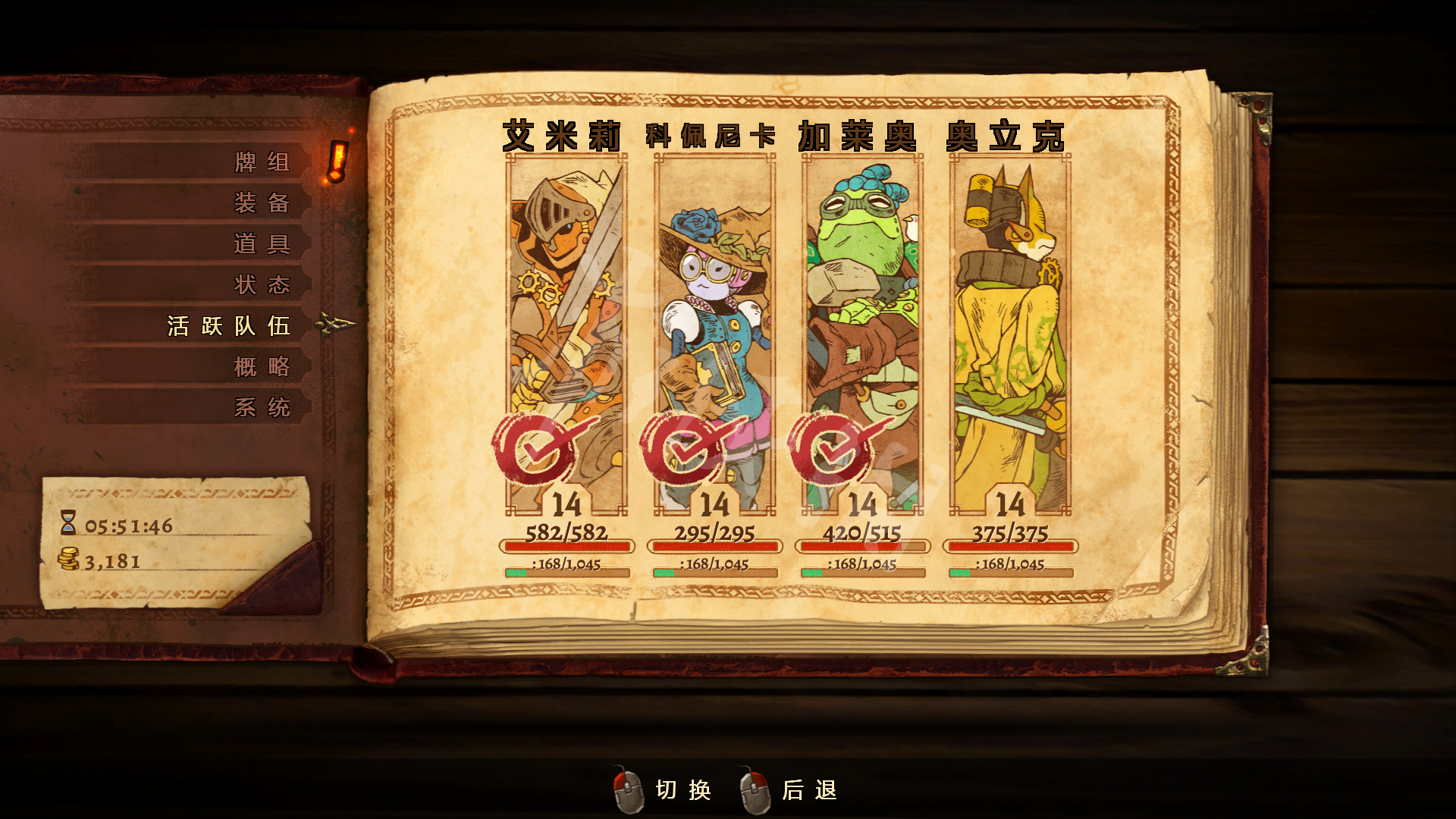1456x819 pixels.
Task: Open the 牌组 deck menu
Action: pyautogui.click(x=262, y=162)
